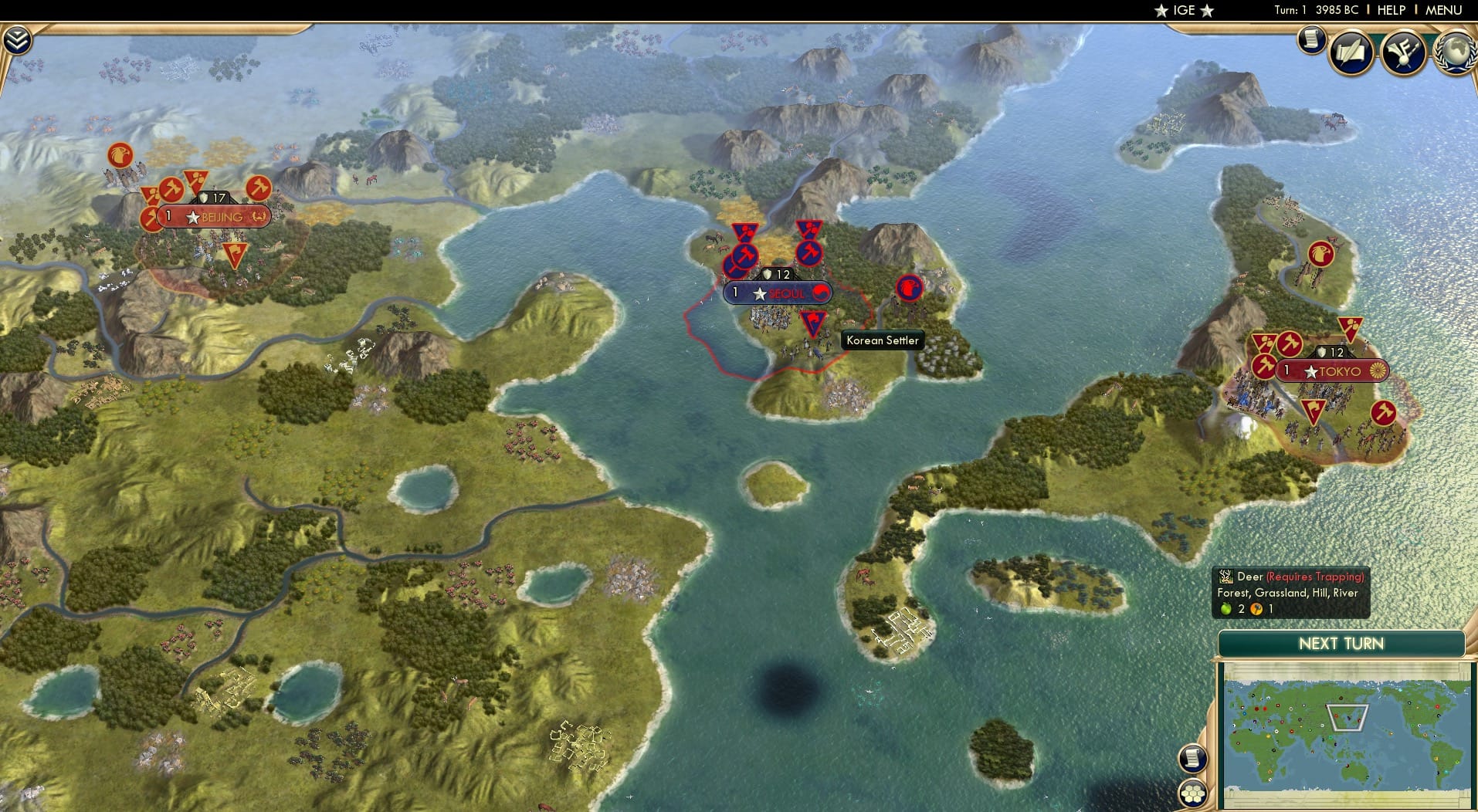Open the Culture overview icon

click(1402, 51)
